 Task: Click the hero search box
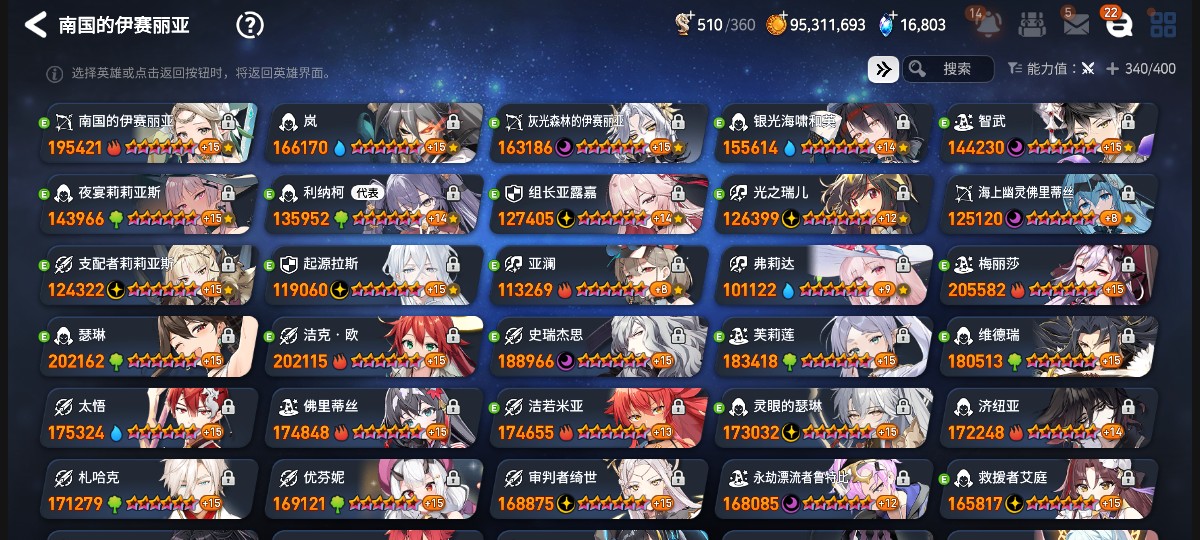pyautogui.click(x=949, y=69)
